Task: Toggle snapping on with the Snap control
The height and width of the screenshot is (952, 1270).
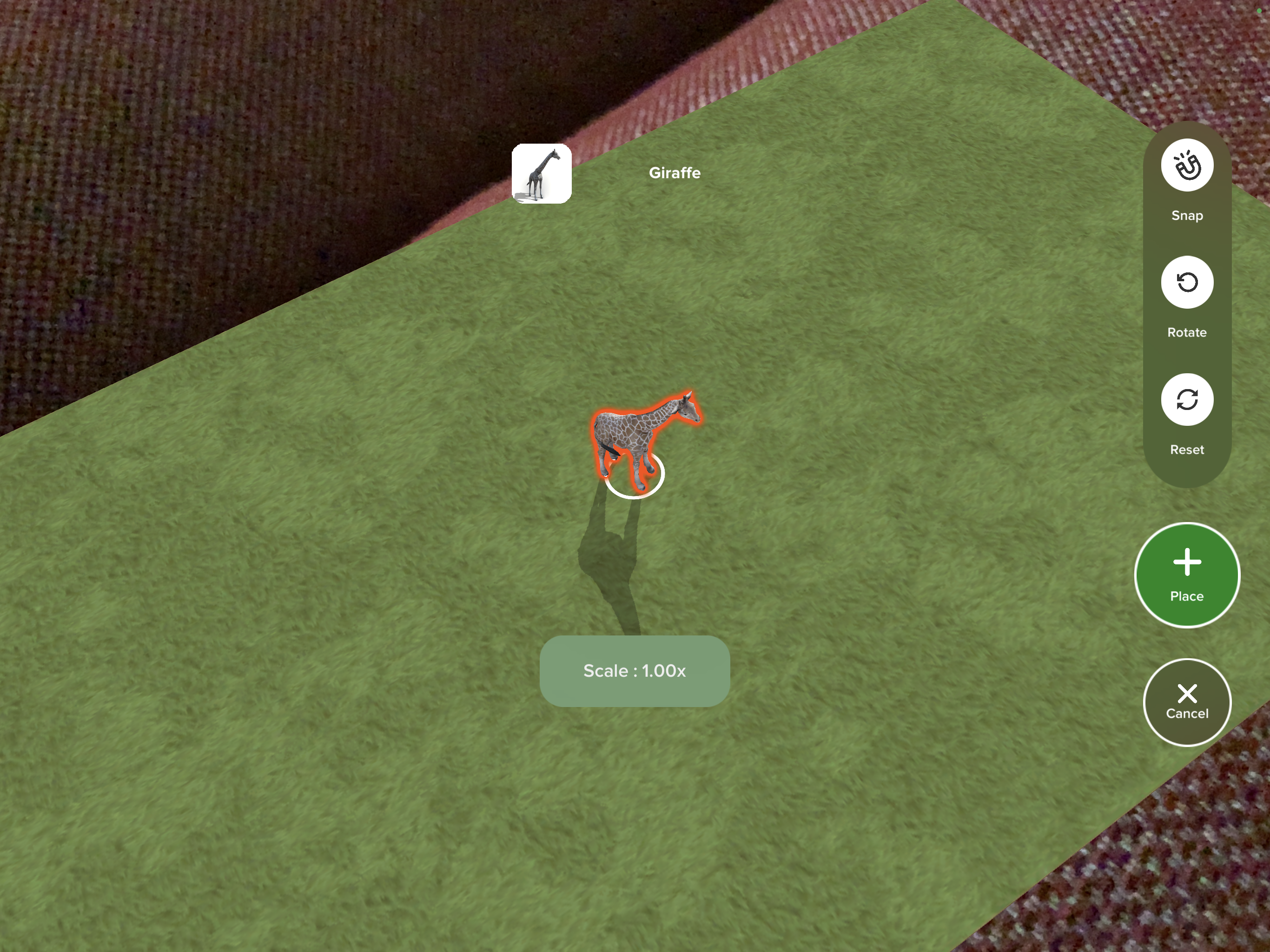Action: coord(1187,166)
